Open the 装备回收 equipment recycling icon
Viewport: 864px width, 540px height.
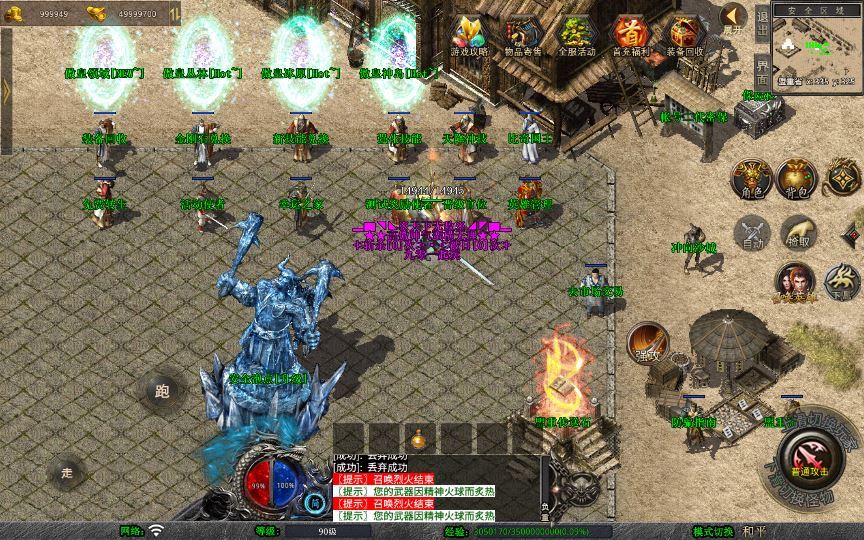coord(685,34)
